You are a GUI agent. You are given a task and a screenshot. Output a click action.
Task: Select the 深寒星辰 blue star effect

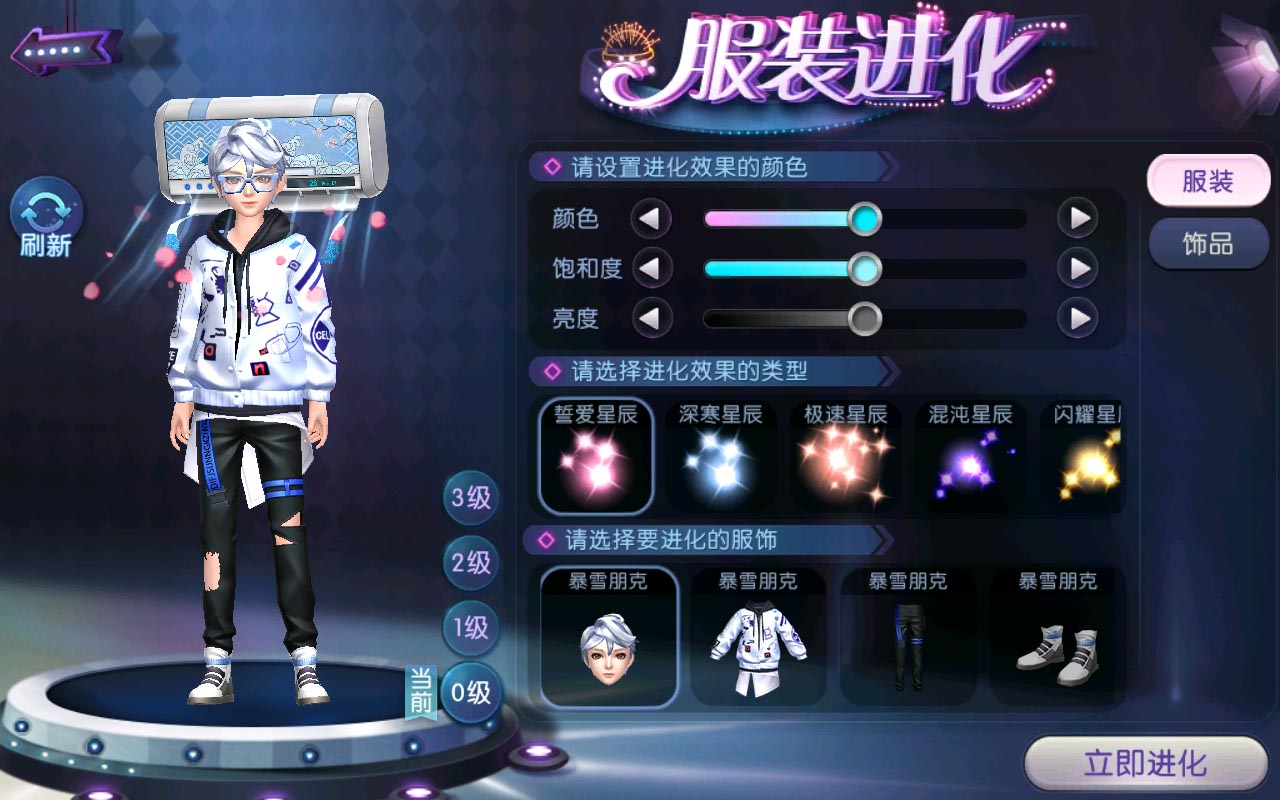(721, 457)
